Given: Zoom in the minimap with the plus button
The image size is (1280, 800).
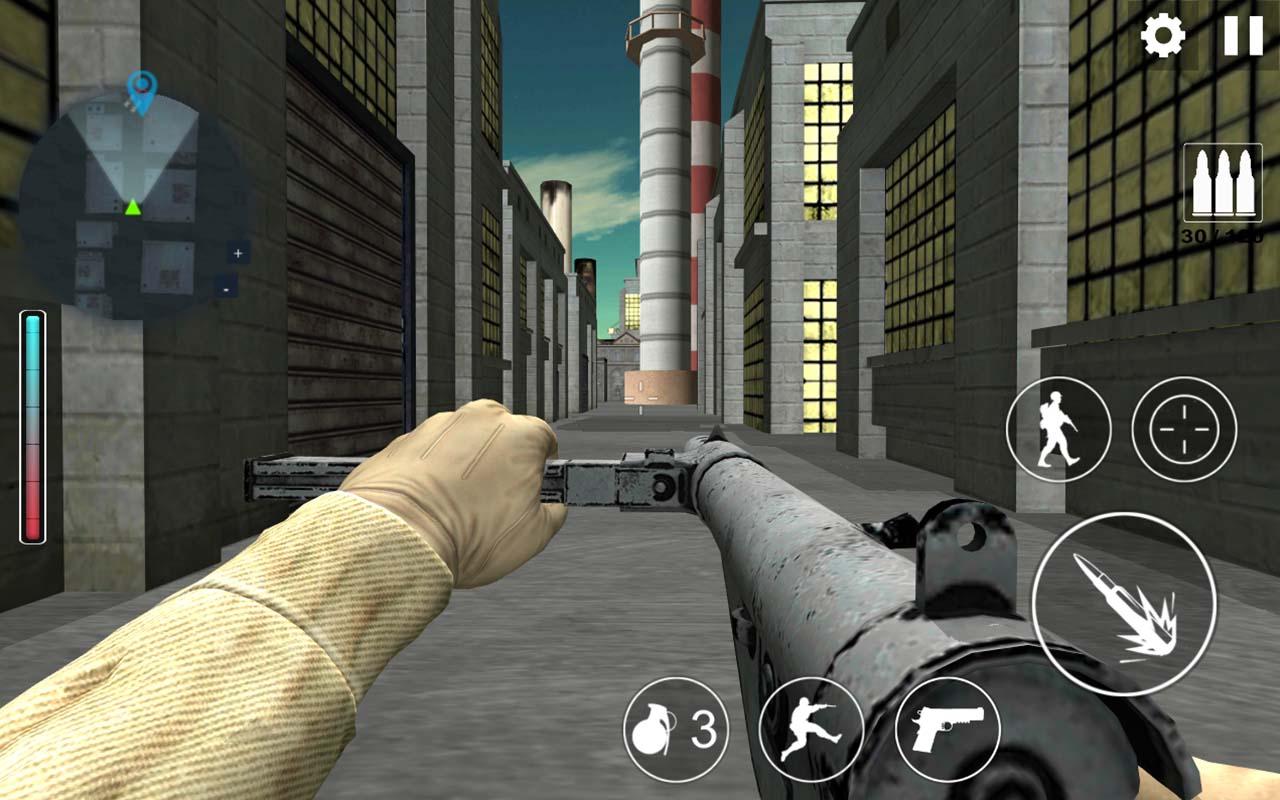Looking at the screenshot, I should pyautogui.click(x=238, y=253).
